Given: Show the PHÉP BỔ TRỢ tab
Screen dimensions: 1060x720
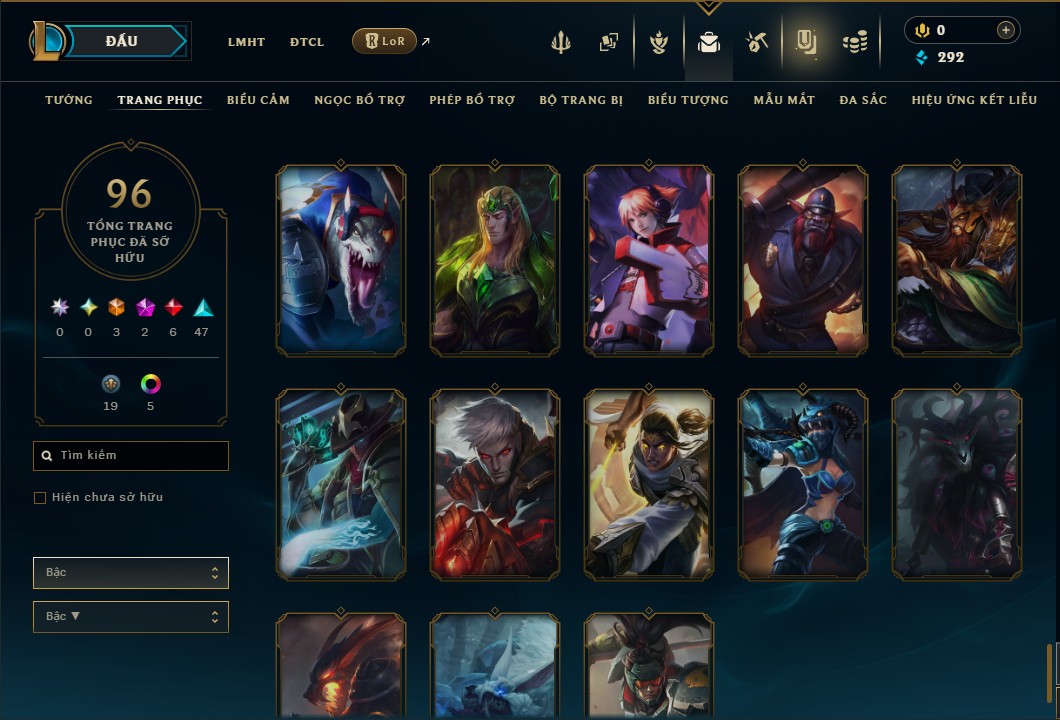Looking at the screenshot, I should 472,100.
